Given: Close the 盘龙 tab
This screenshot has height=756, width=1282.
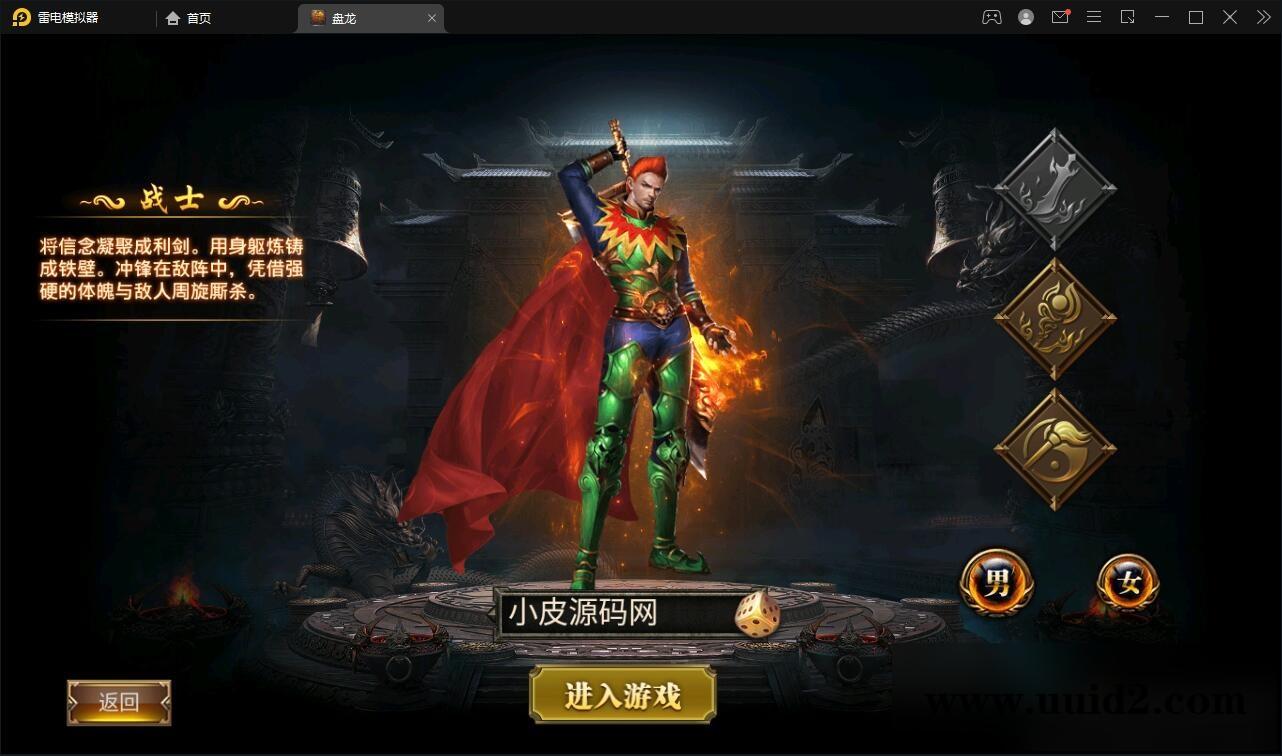Looking at the screenshot, I should click(x=432, y=17).
